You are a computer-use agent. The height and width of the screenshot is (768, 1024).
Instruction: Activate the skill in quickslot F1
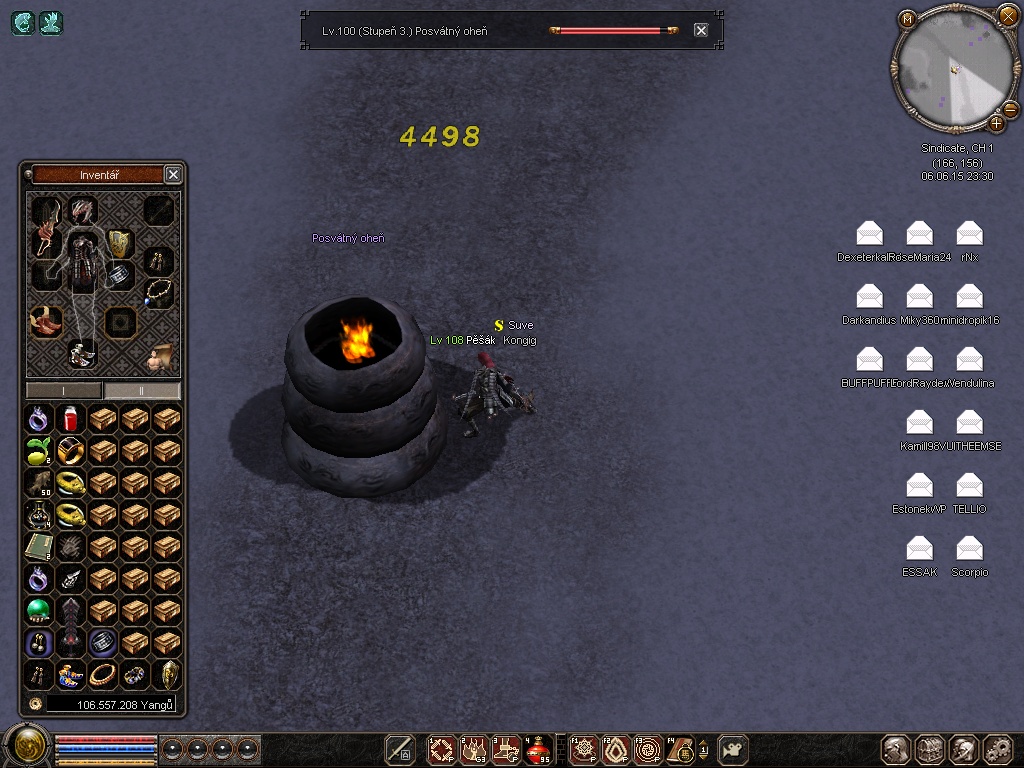pyautogui.click(x=583, y=749)
